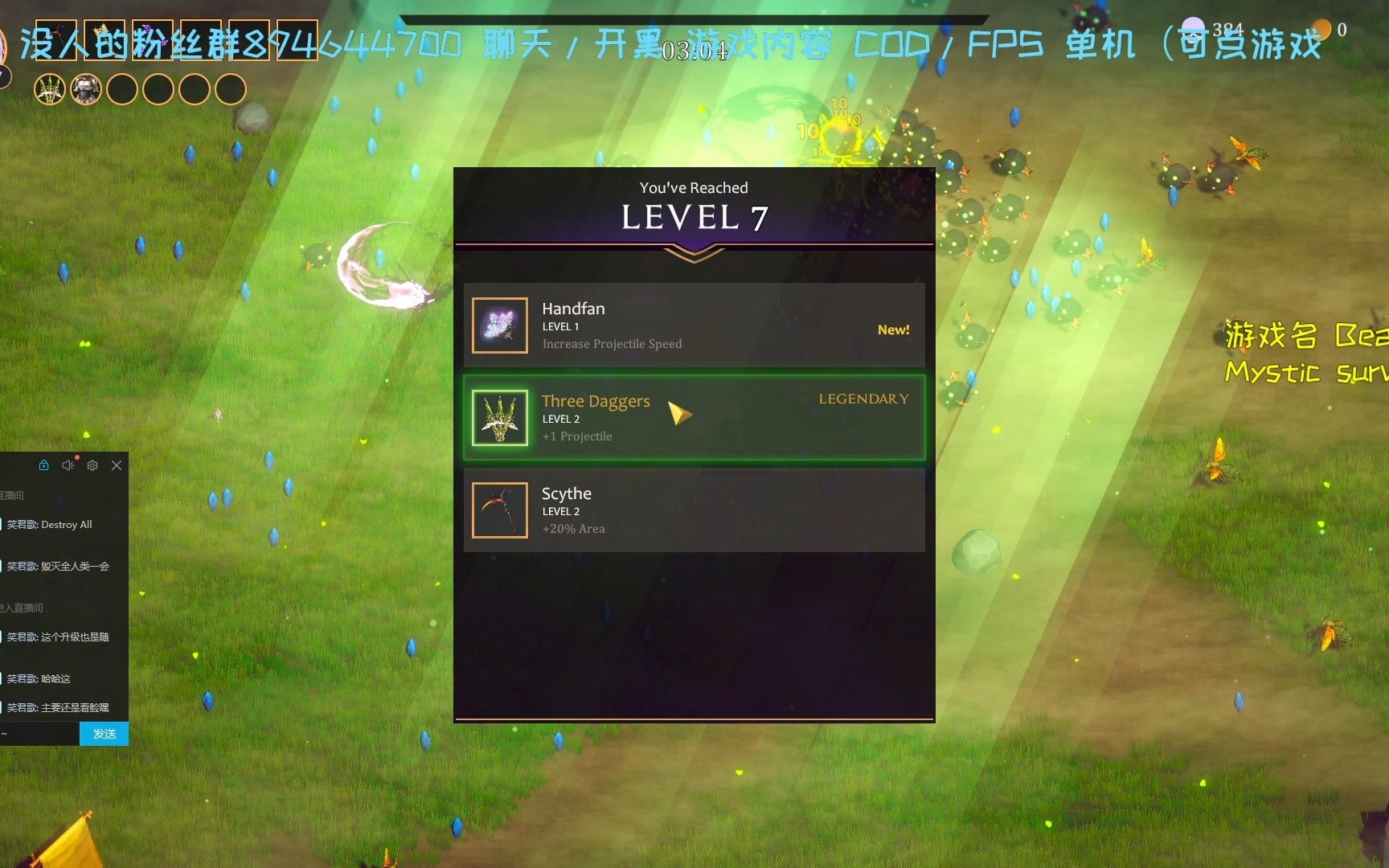Image resolution: width=1389 pixels, height=868 pixels.
Task: Open the chat panel settings gear
Action: point(92,465)
